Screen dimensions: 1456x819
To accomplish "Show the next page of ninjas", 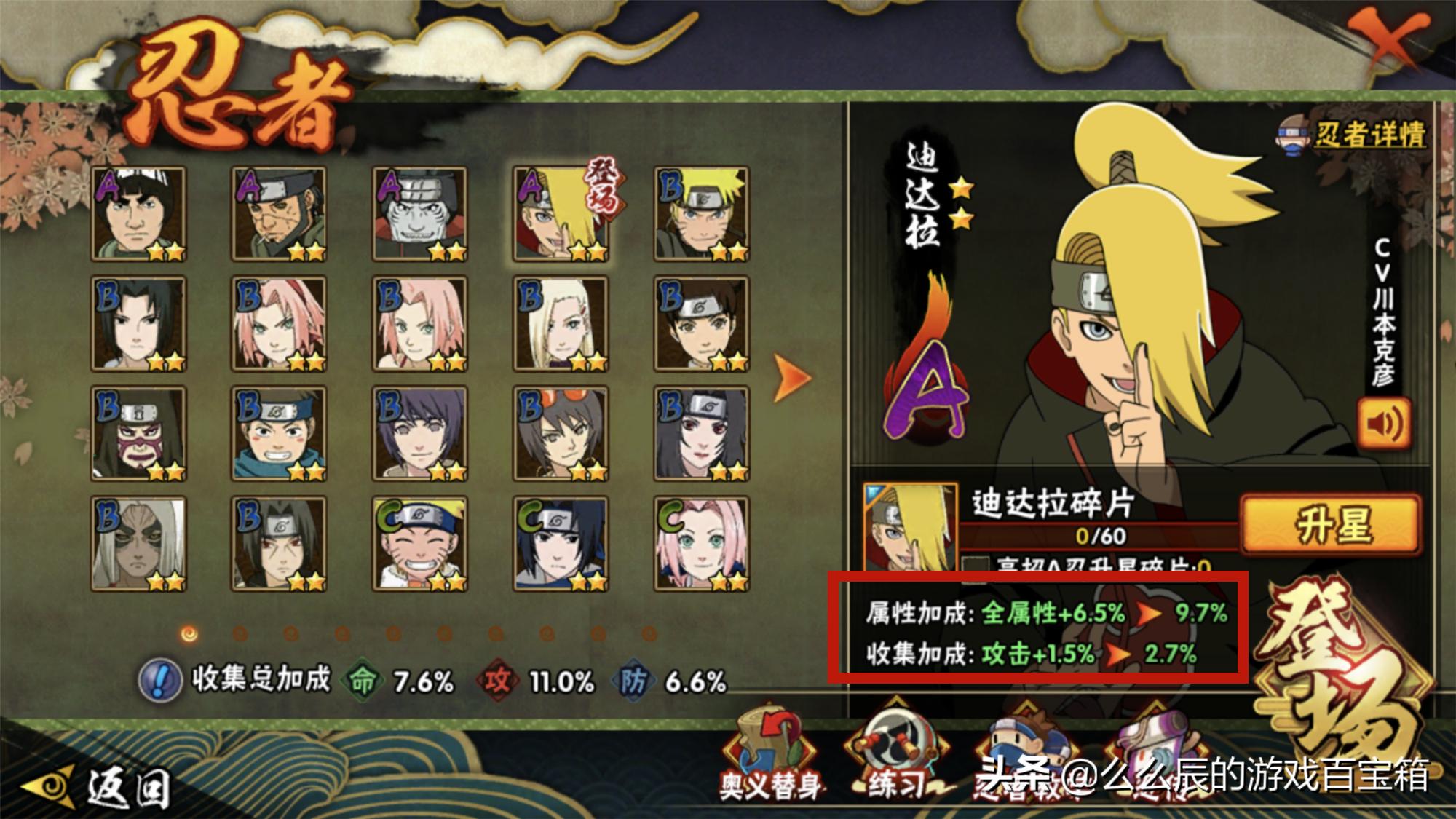I will 791,378.
